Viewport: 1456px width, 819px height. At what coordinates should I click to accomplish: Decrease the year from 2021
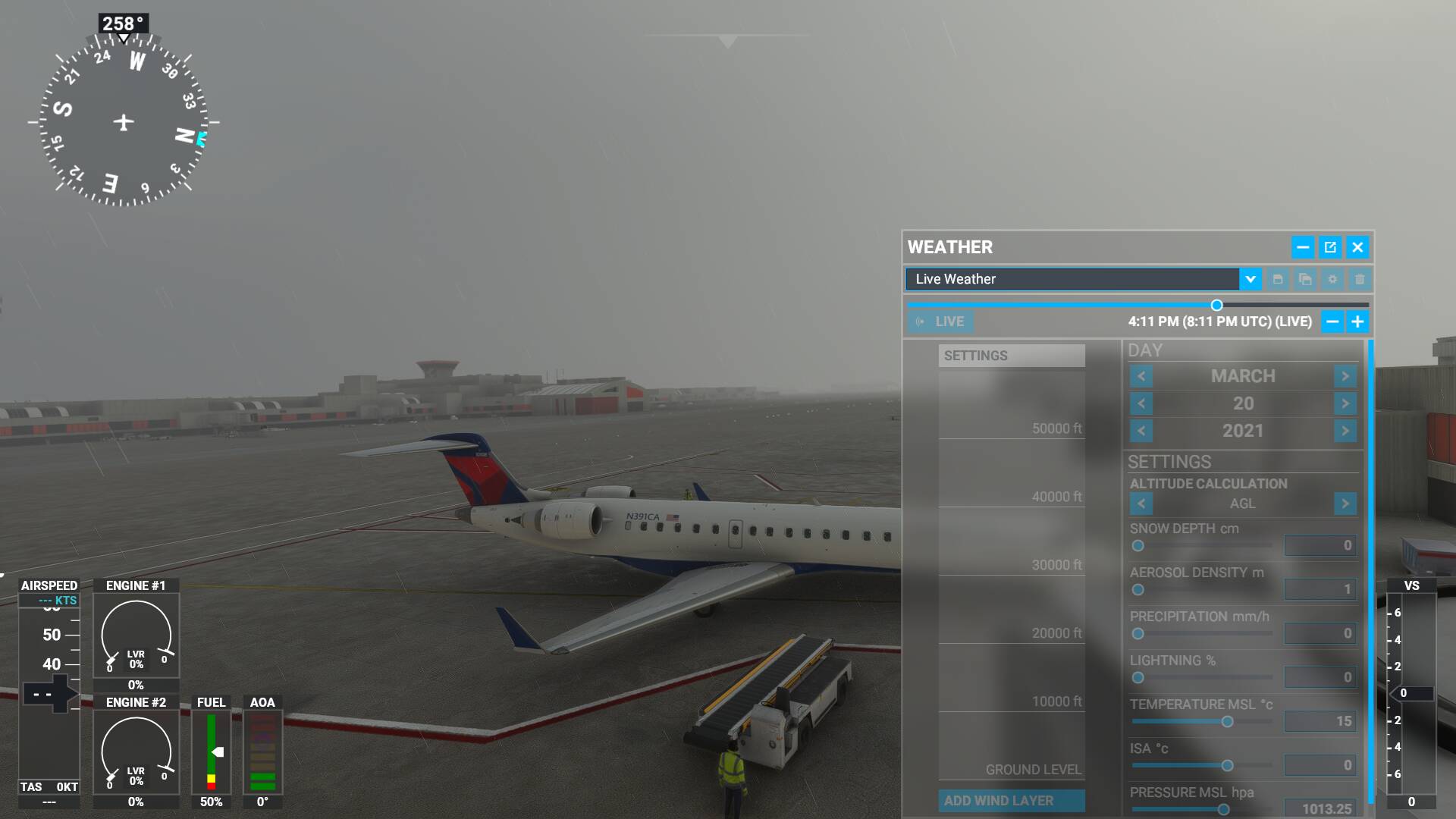click(1141, 431)
